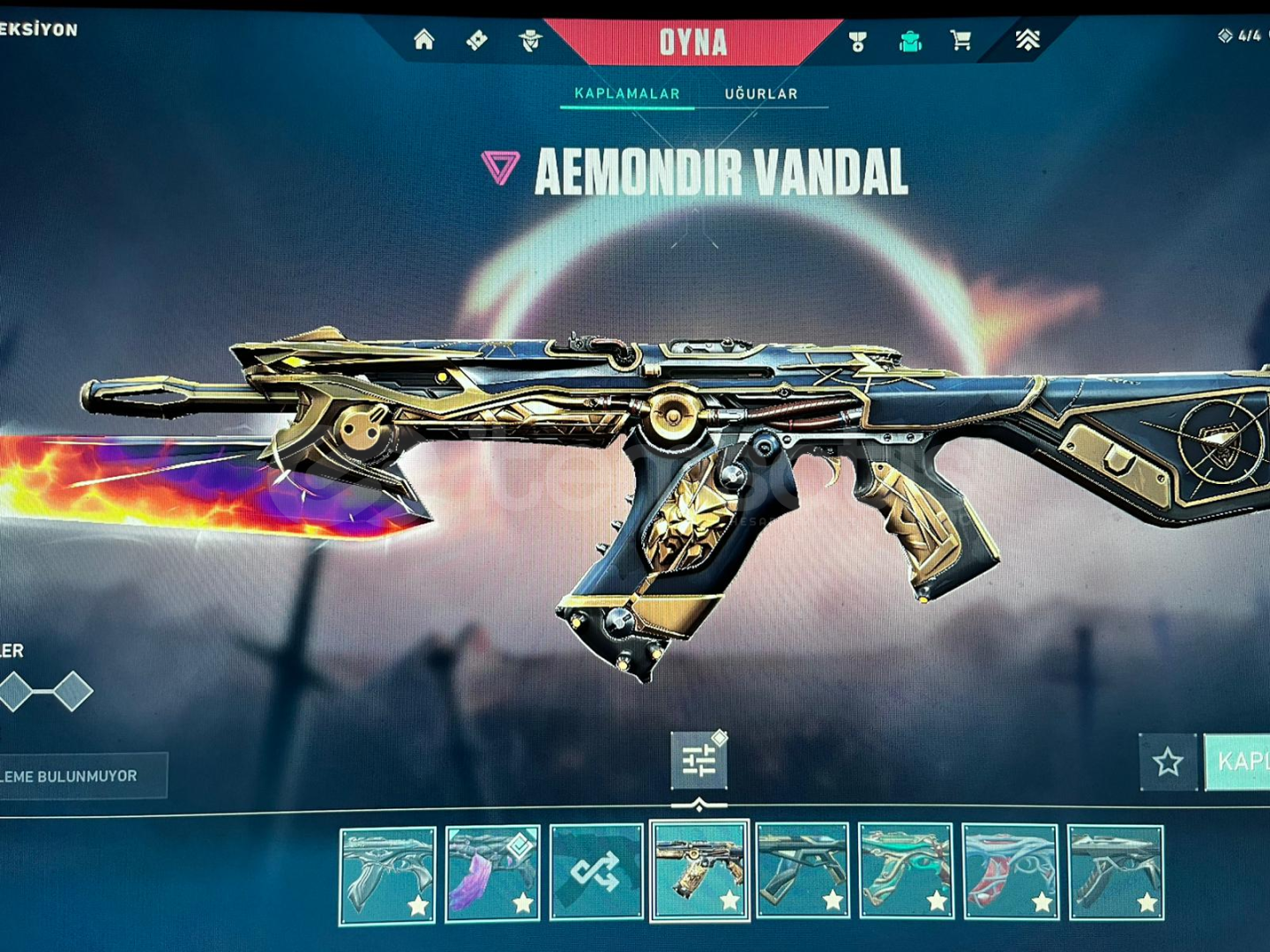This screenshot has height=952, width=1270.
Task: Click the chevron rank icon in top bar
Action: pyautogui.click(x=1027, y=40)
